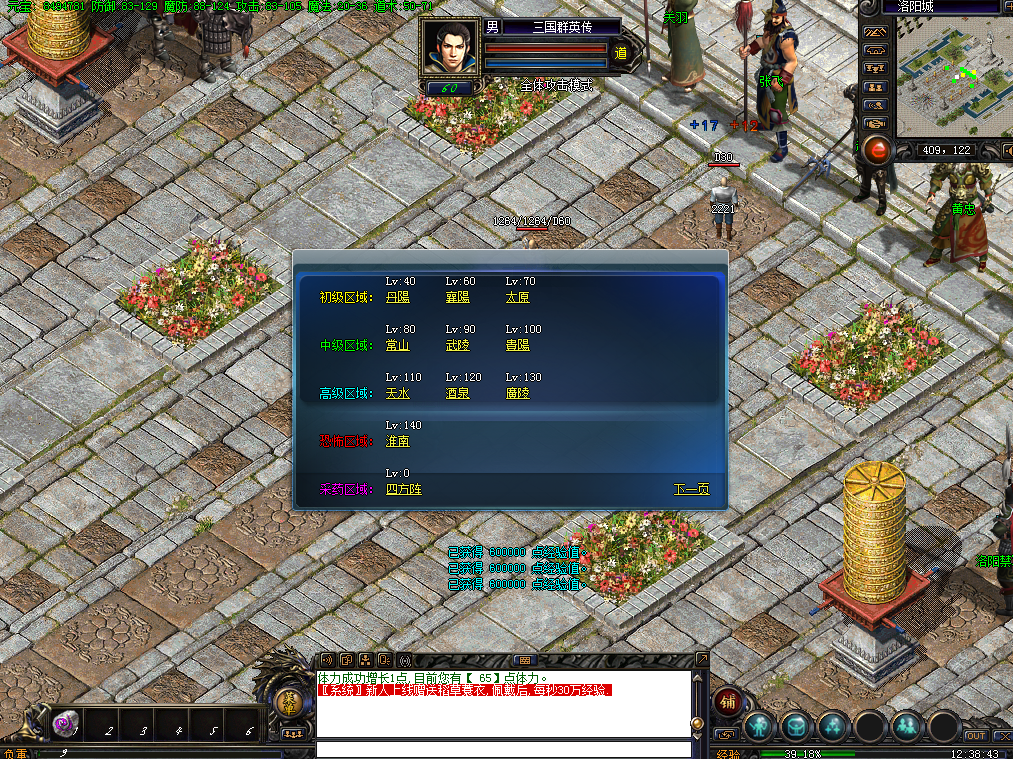The height and width of the screenshot is (759, 1013).
Task: Select 太原 in the beginner zone
Action: [517, 297]
